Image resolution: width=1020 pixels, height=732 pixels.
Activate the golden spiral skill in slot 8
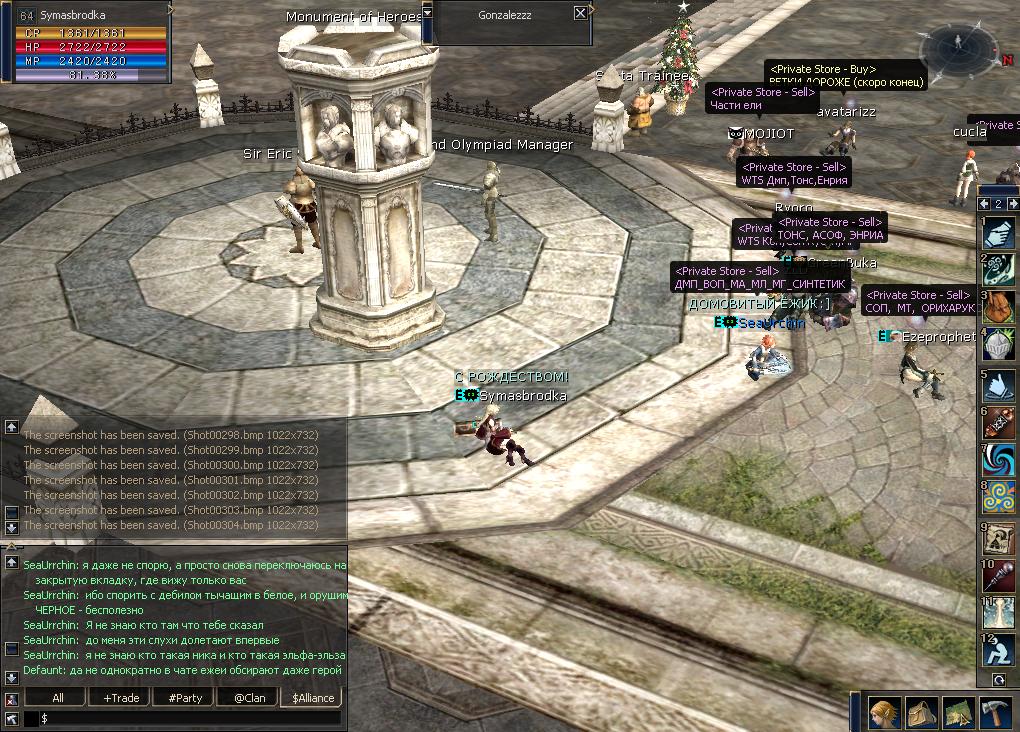point(998,497)
